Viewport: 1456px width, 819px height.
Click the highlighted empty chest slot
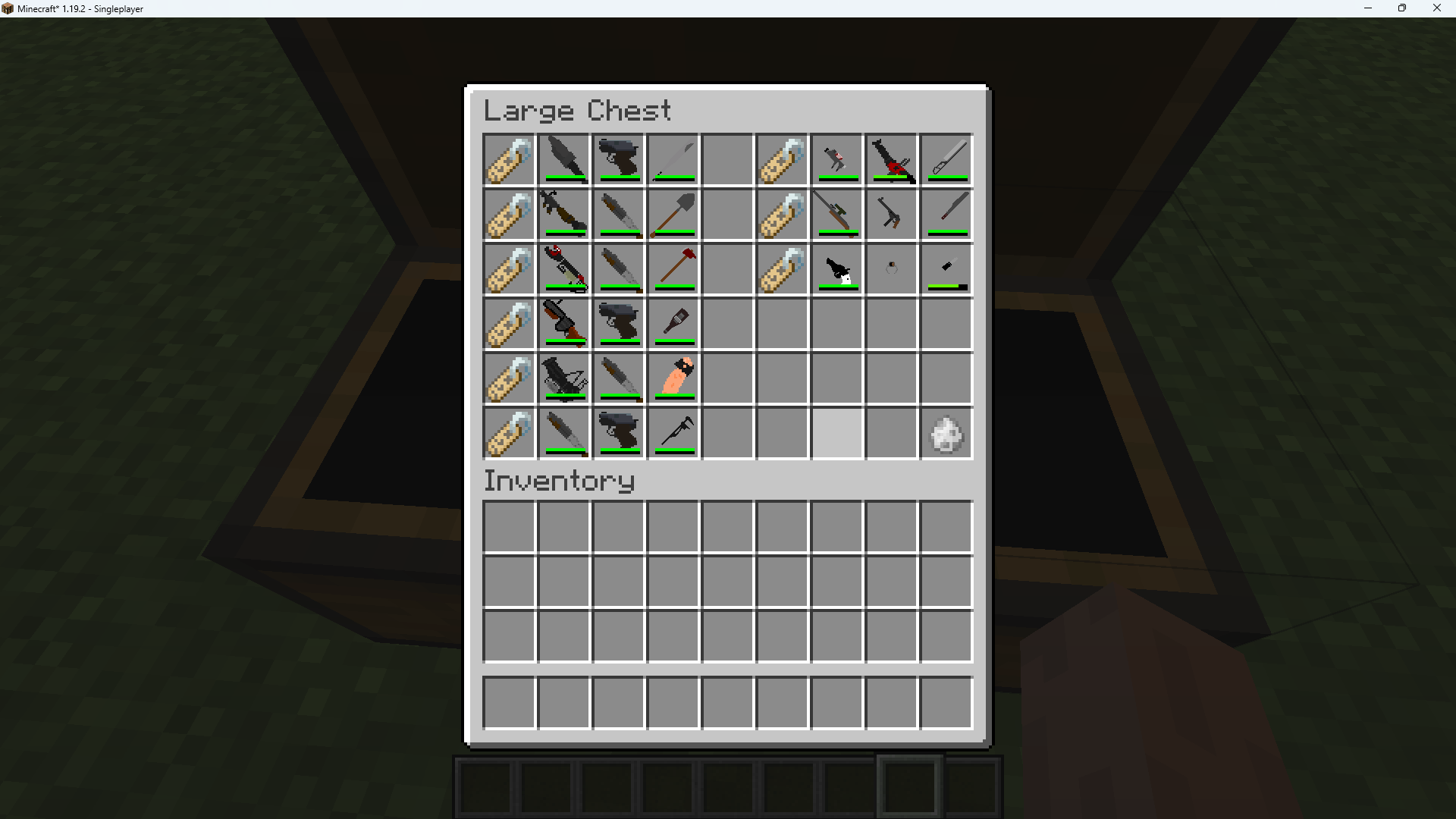(x=836, y=433)
